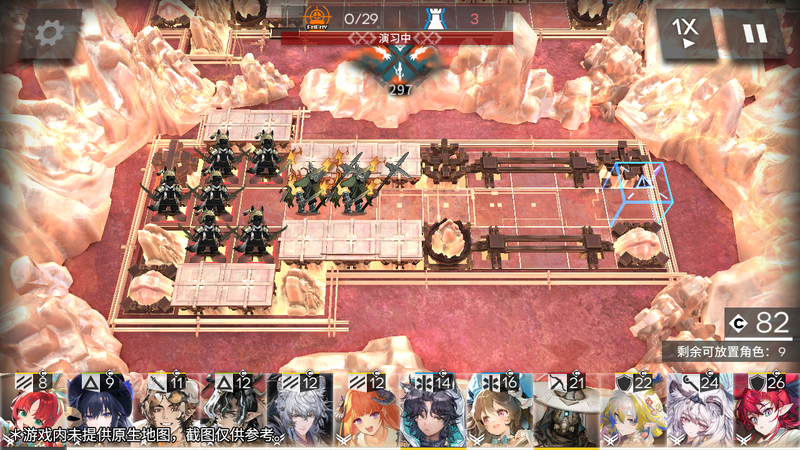The height and width of the screenshot is (450, 800).
Task: Pick the orange-haired operator costing 12
Action: pos(366,412)
